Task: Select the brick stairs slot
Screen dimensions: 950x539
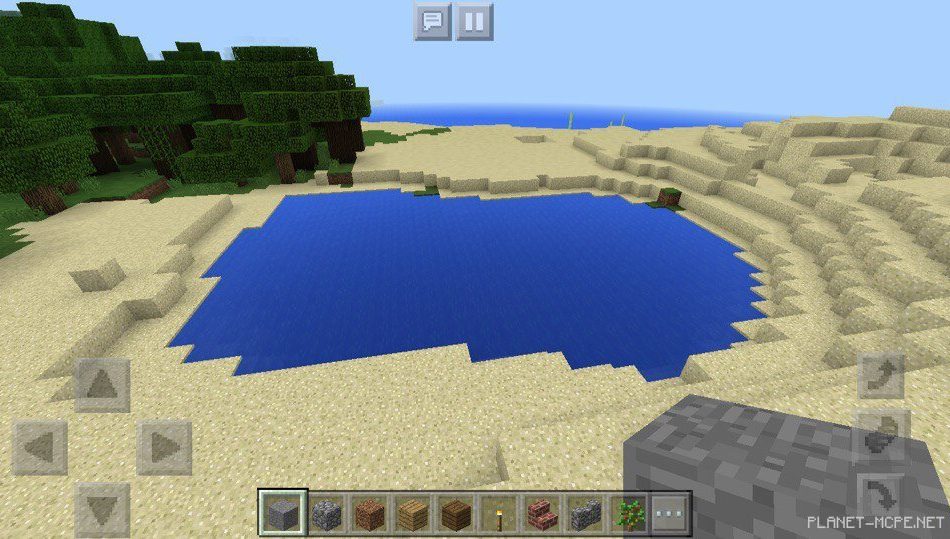Action: (x=541, y=514)
